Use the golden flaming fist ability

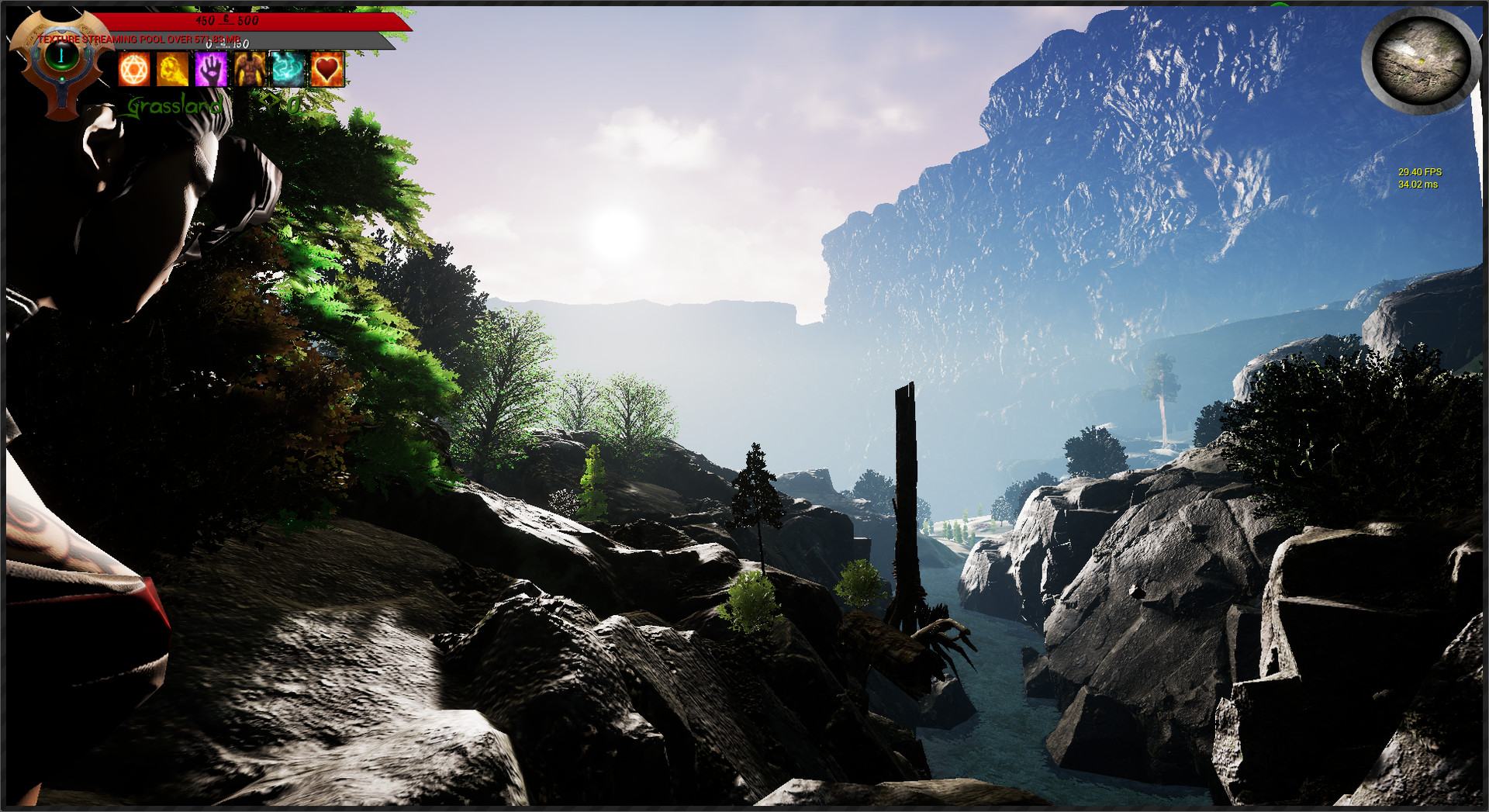(x=172, y=71)
